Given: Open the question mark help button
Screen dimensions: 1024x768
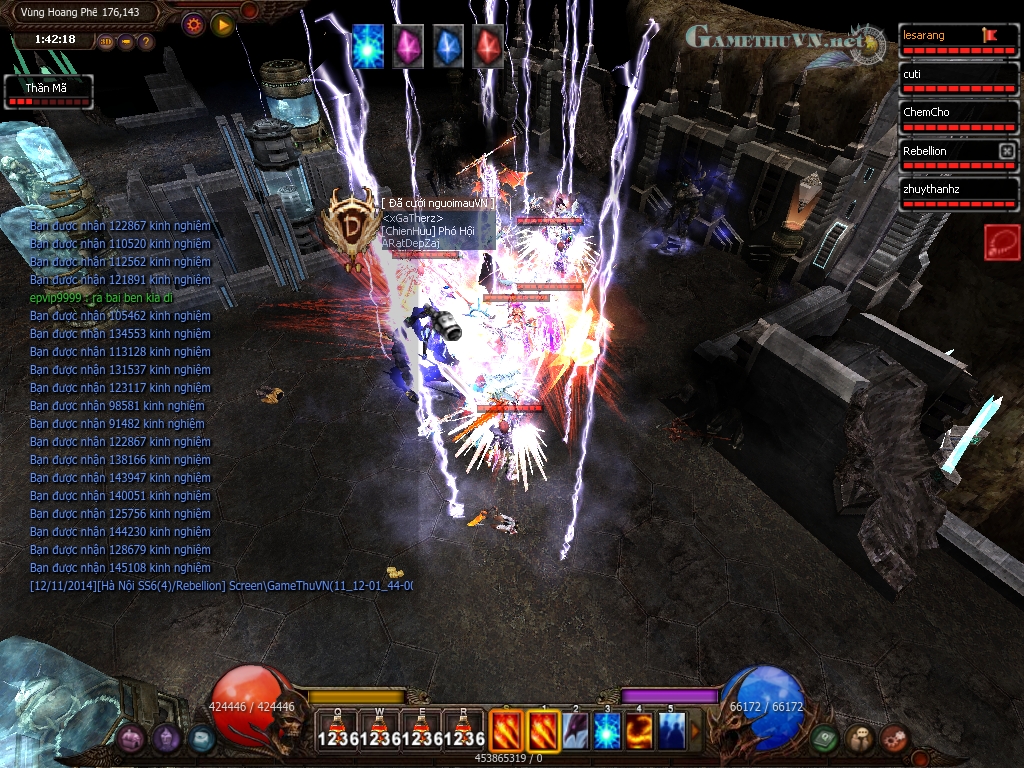Looking at the screenshot, I should coord(146,42).
